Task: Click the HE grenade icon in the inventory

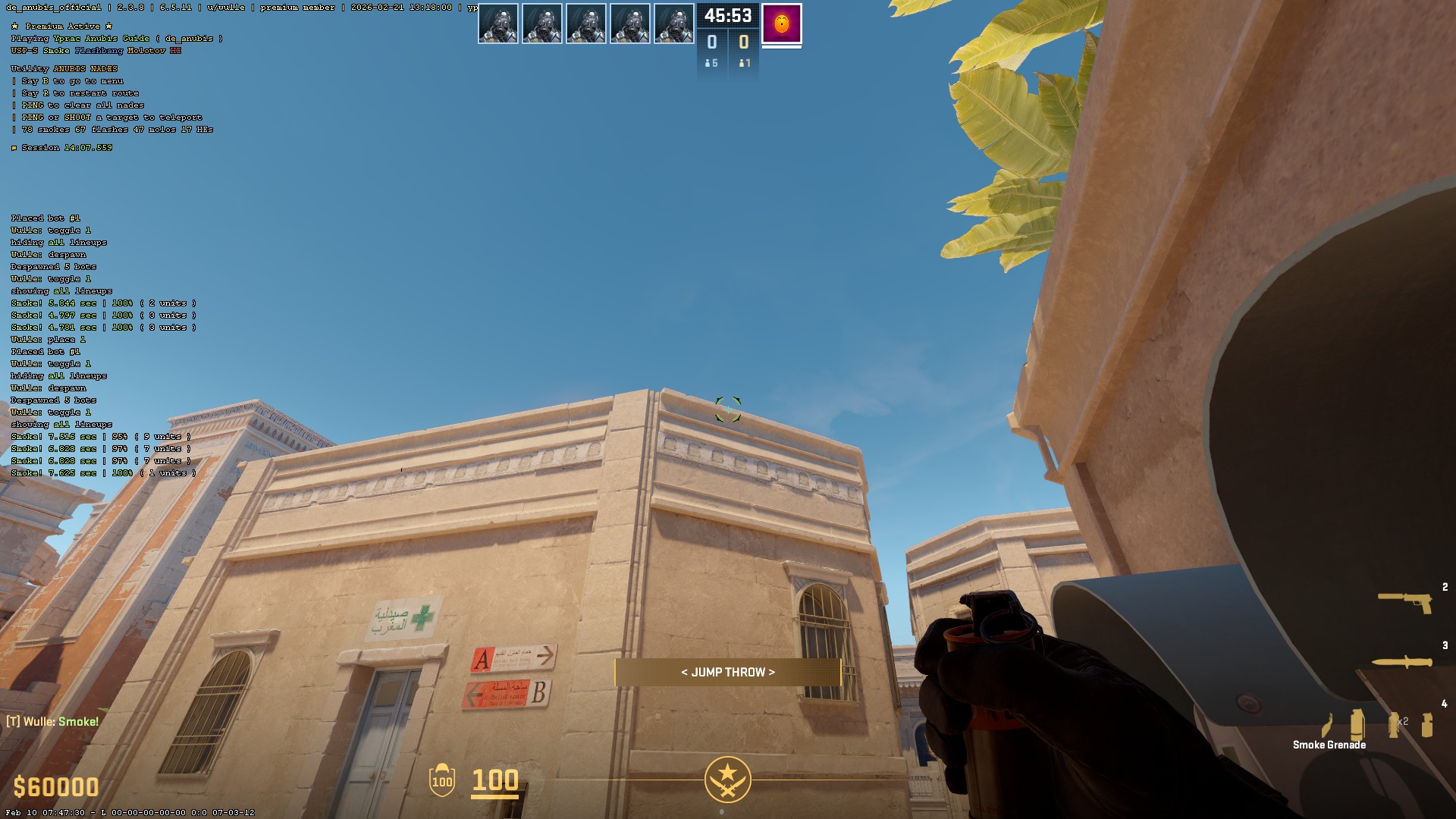Action: point(1426,723)
